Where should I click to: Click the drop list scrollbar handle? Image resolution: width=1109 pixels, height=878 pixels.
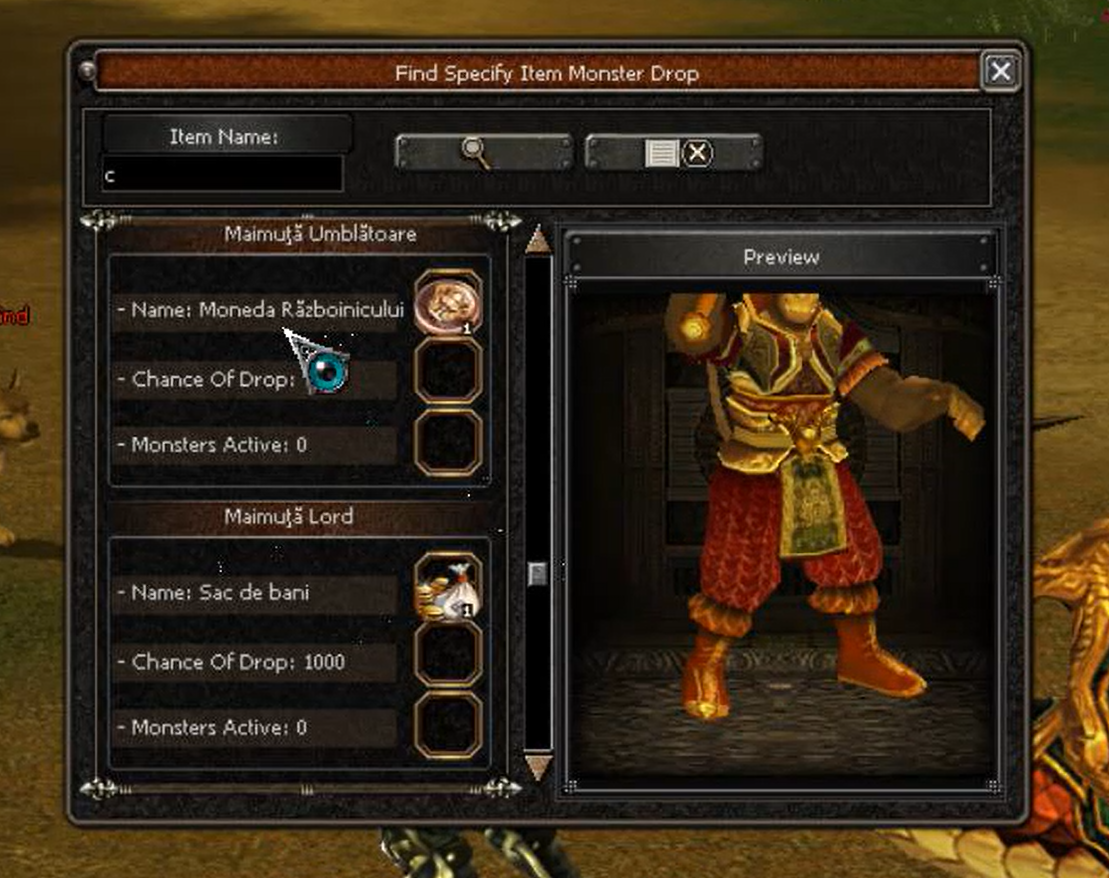point(538,574)
